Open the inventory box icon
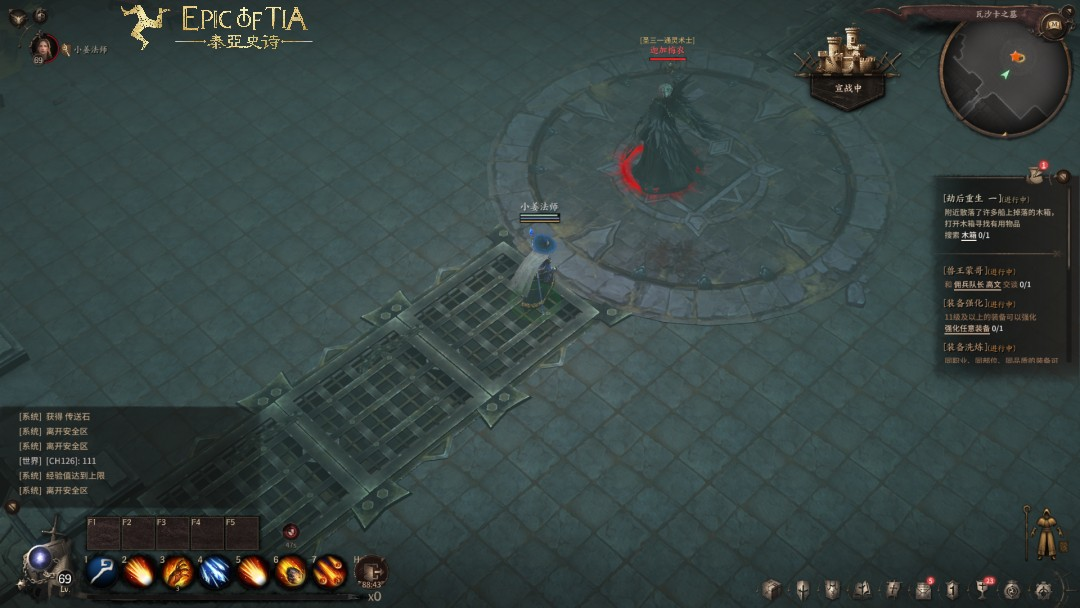Screen dimensions: 1080x608 (x=770, y=589)
